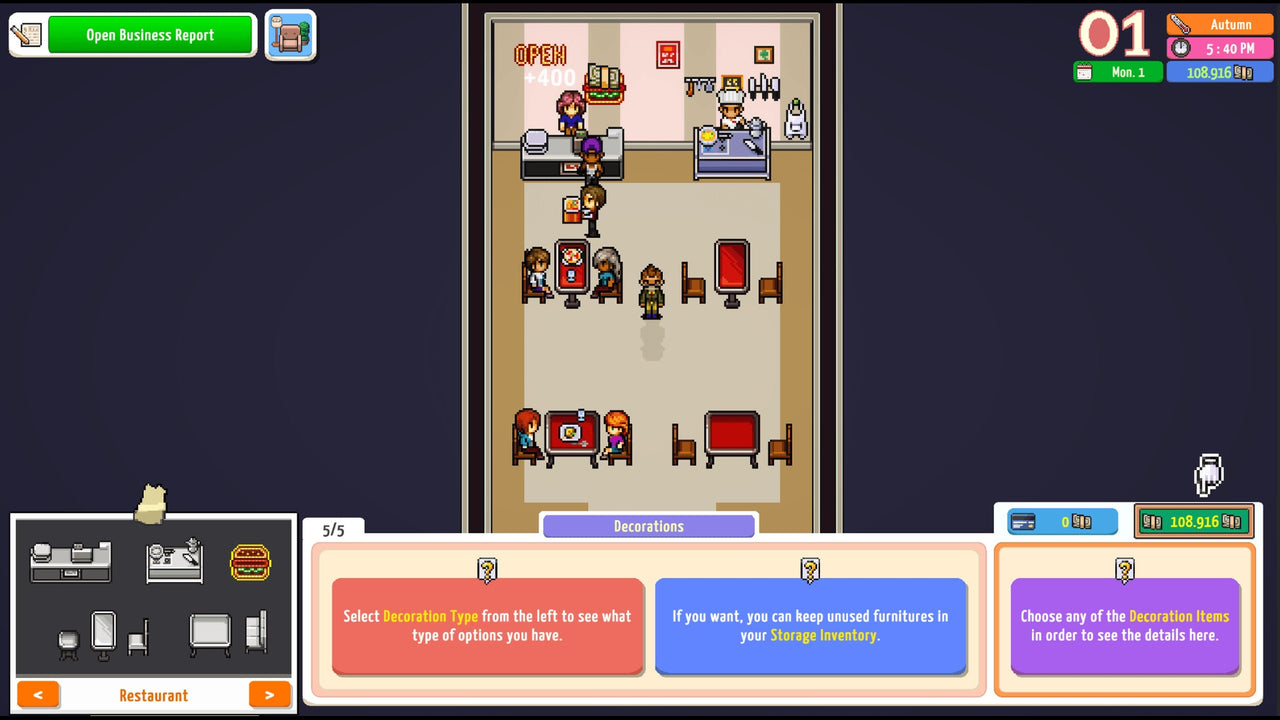Viewport: 1280px width, 720px height.
Task: Select the wooden chair decoration icon
Action: [x=138, y=637]
